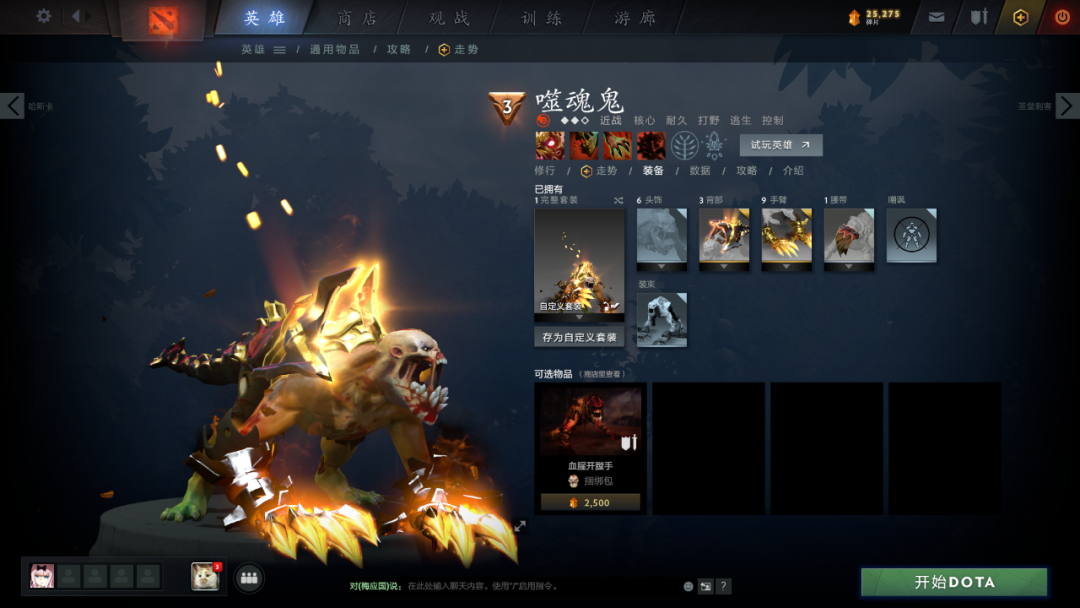Click 存为自定义套装 to save set
Image resolution: width=1080 pixels, height=608 pixels.
click(x=579, y=337)
